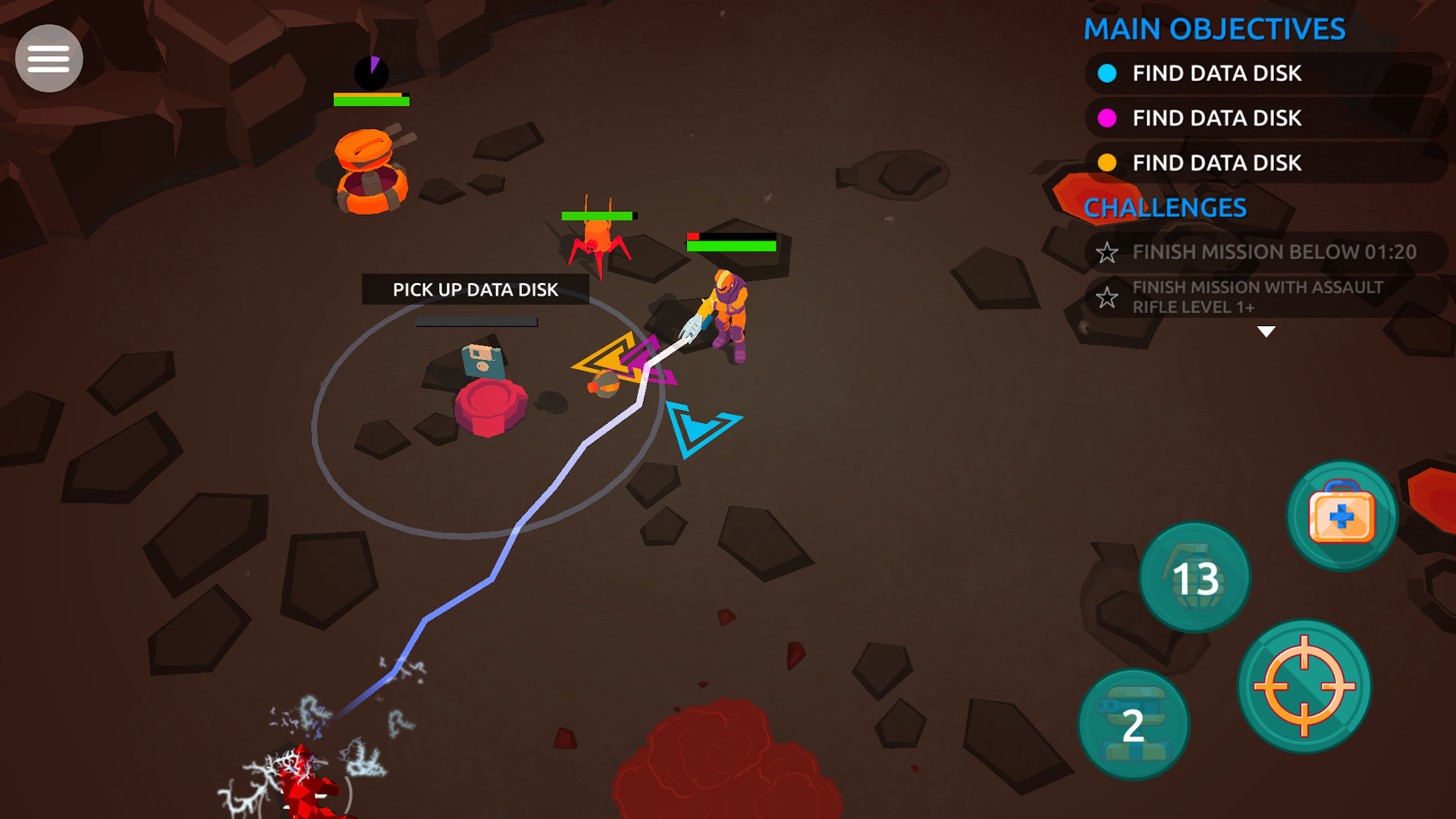Collapse the CHALLENGES section header
The image size is (1456, 819).
pos(1166,207)
